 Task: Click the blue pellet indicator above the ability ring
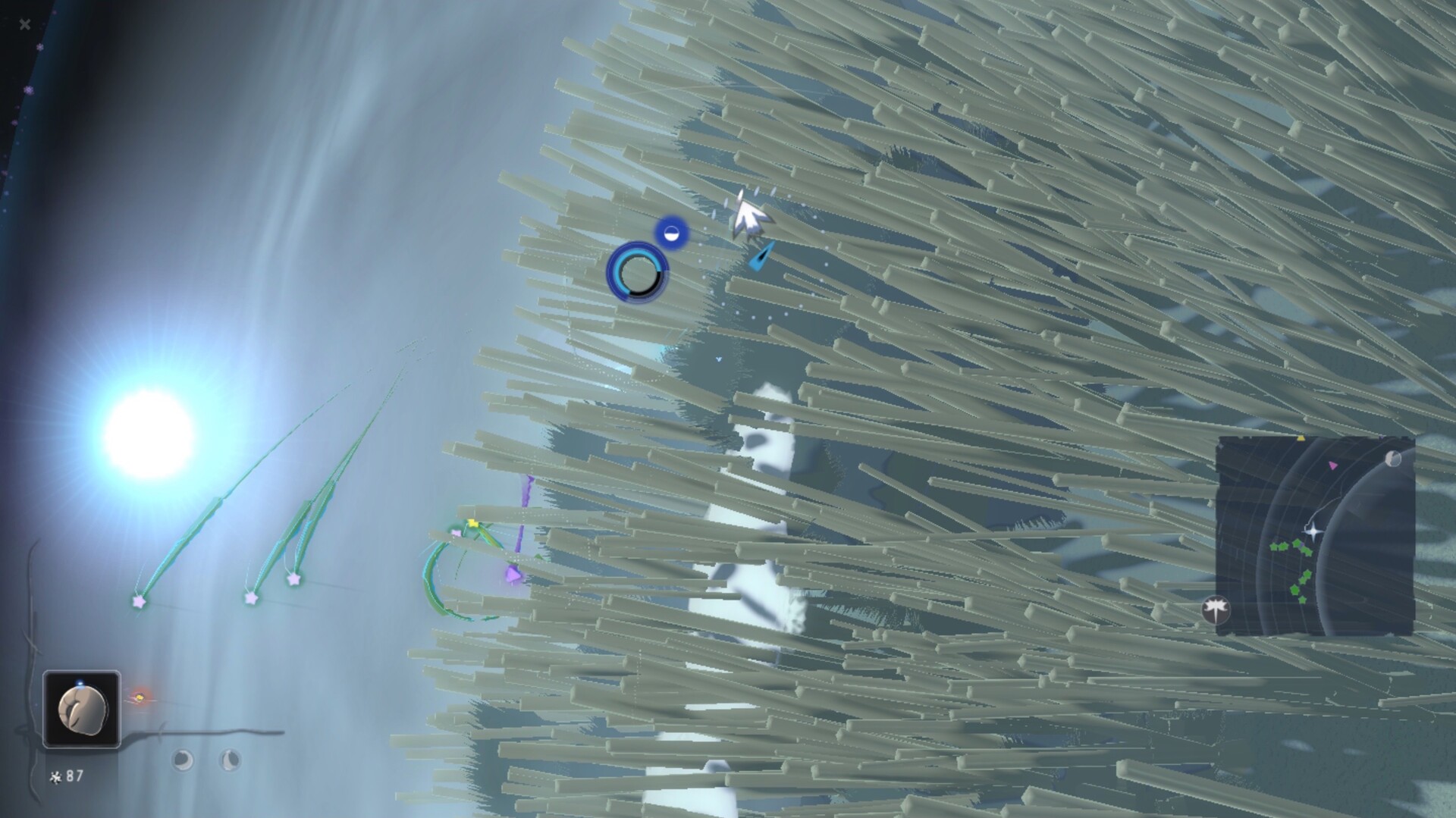pos(670,233)
